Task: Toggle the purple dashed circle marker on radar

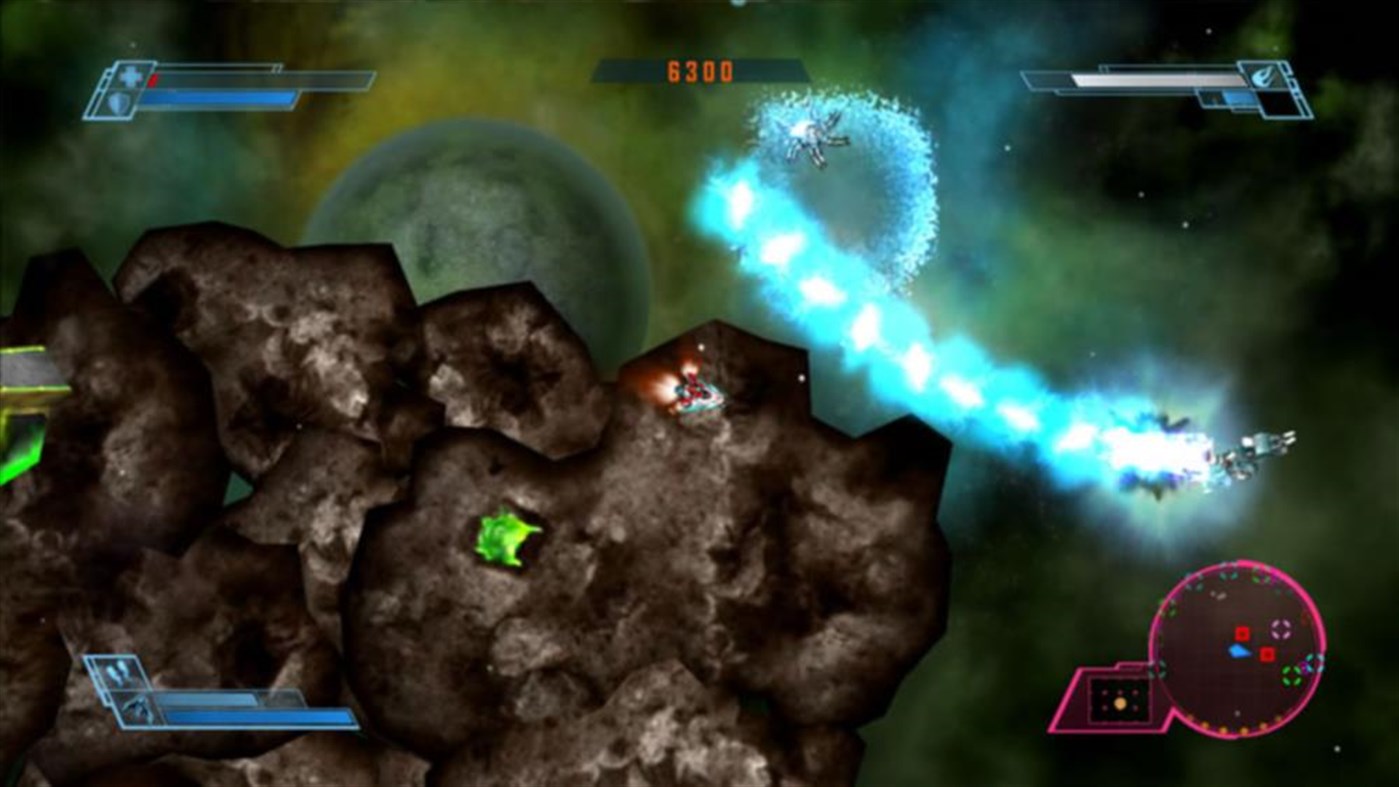Action: (1281, 630)
